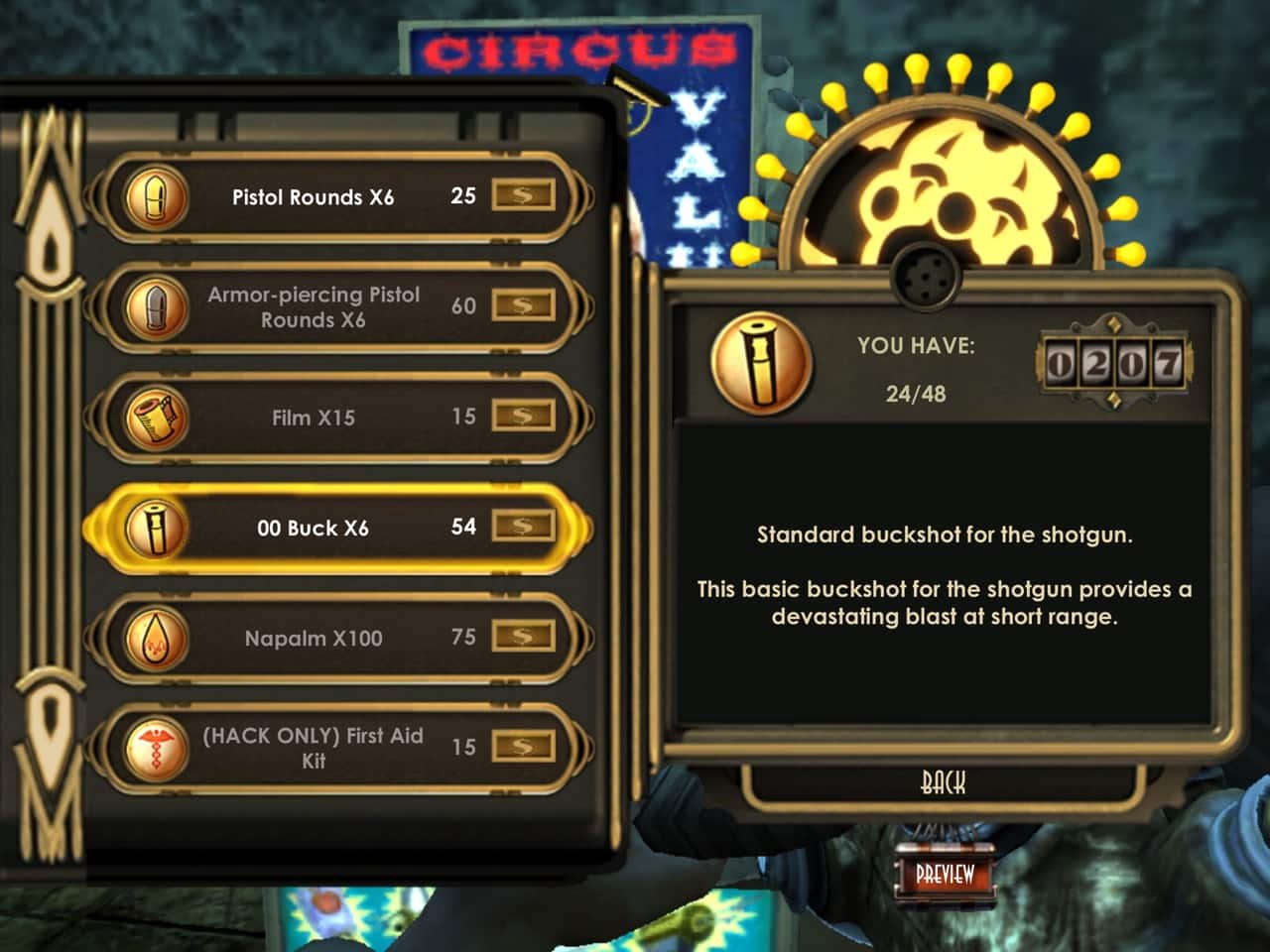Select the Pistol Rounds X6 entry

313,197
